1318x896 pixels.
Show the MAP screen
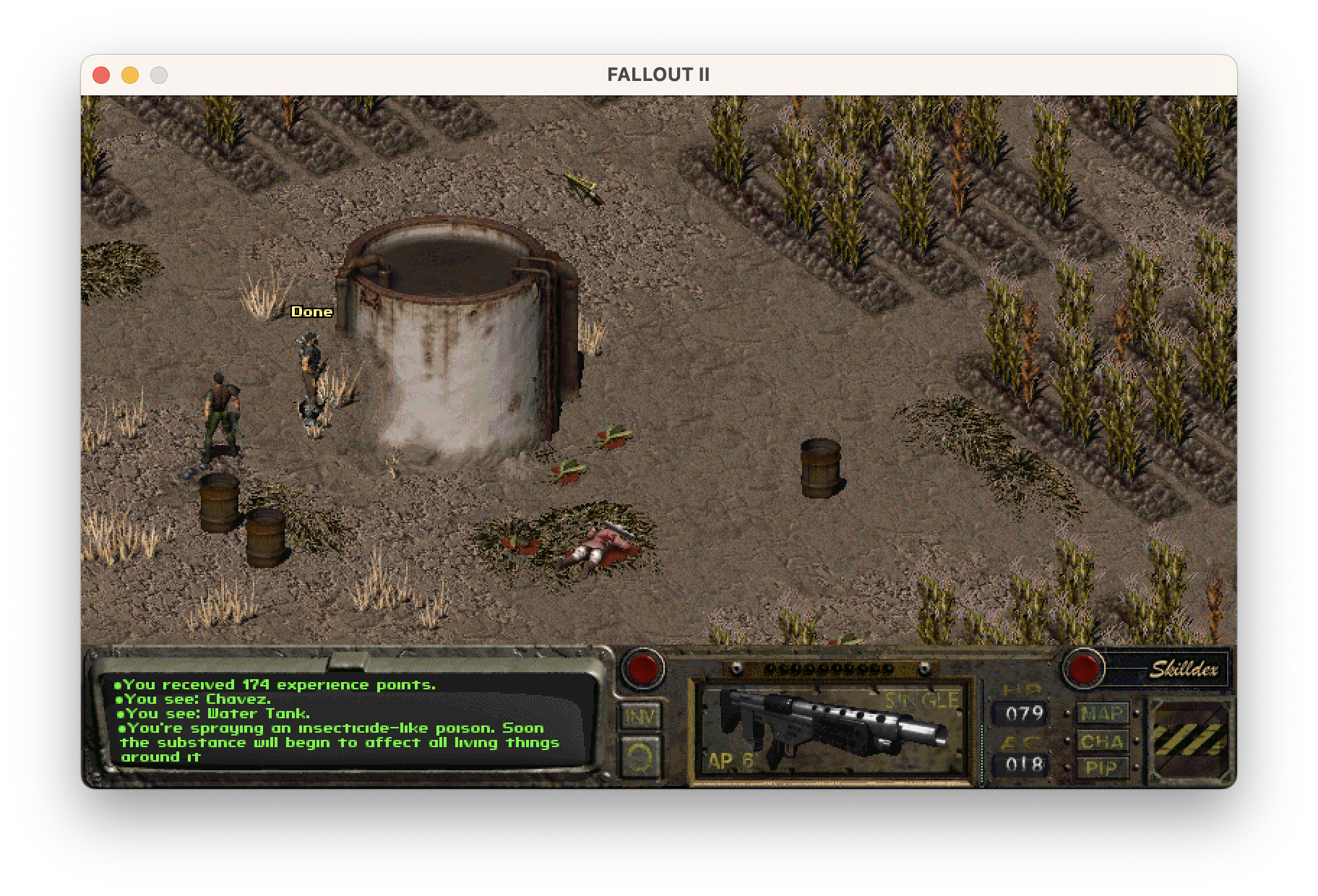click(x=1103, y=714)
